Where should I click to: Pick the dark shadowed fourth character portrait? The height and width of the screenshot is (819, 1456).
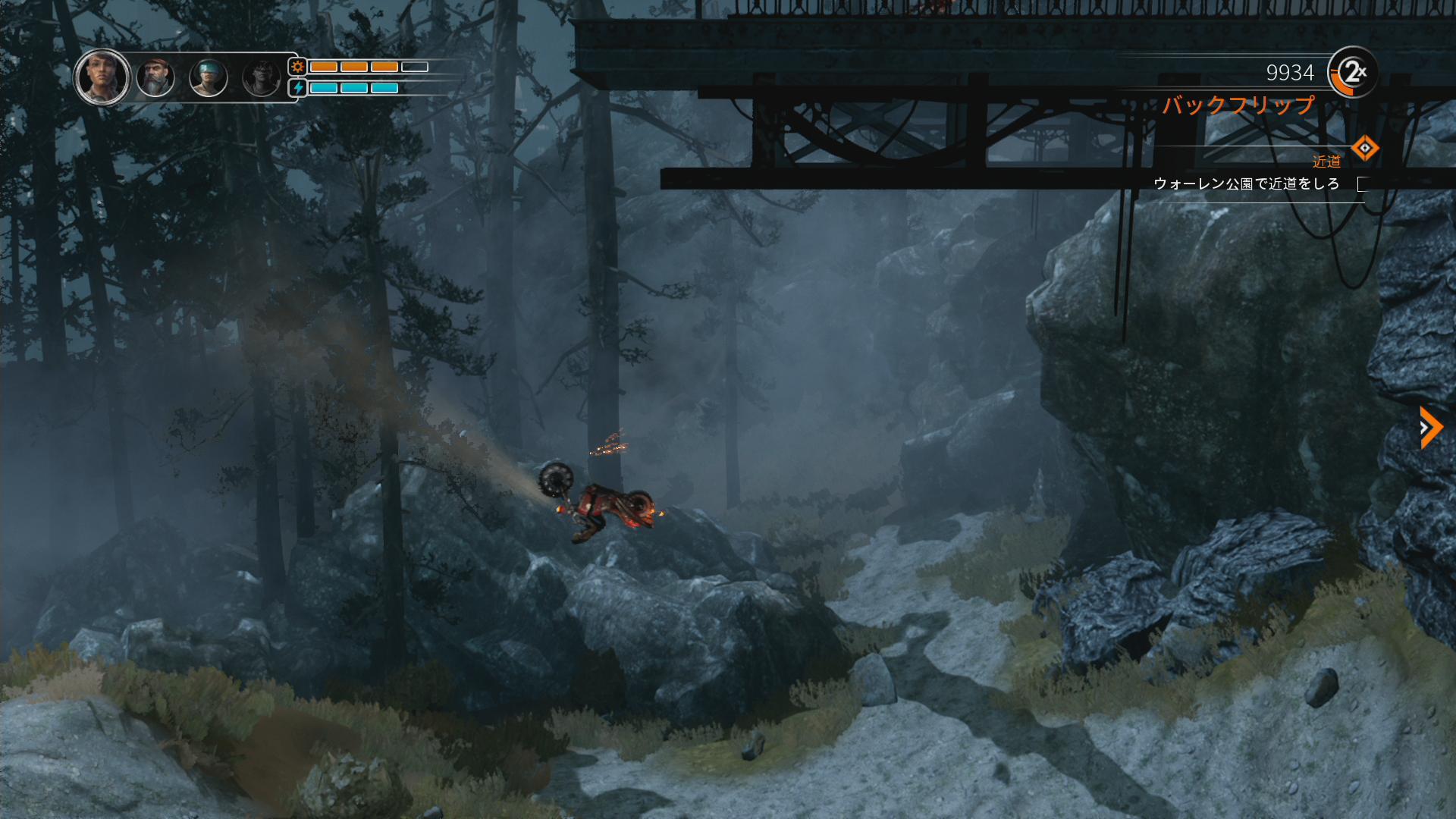262,77
